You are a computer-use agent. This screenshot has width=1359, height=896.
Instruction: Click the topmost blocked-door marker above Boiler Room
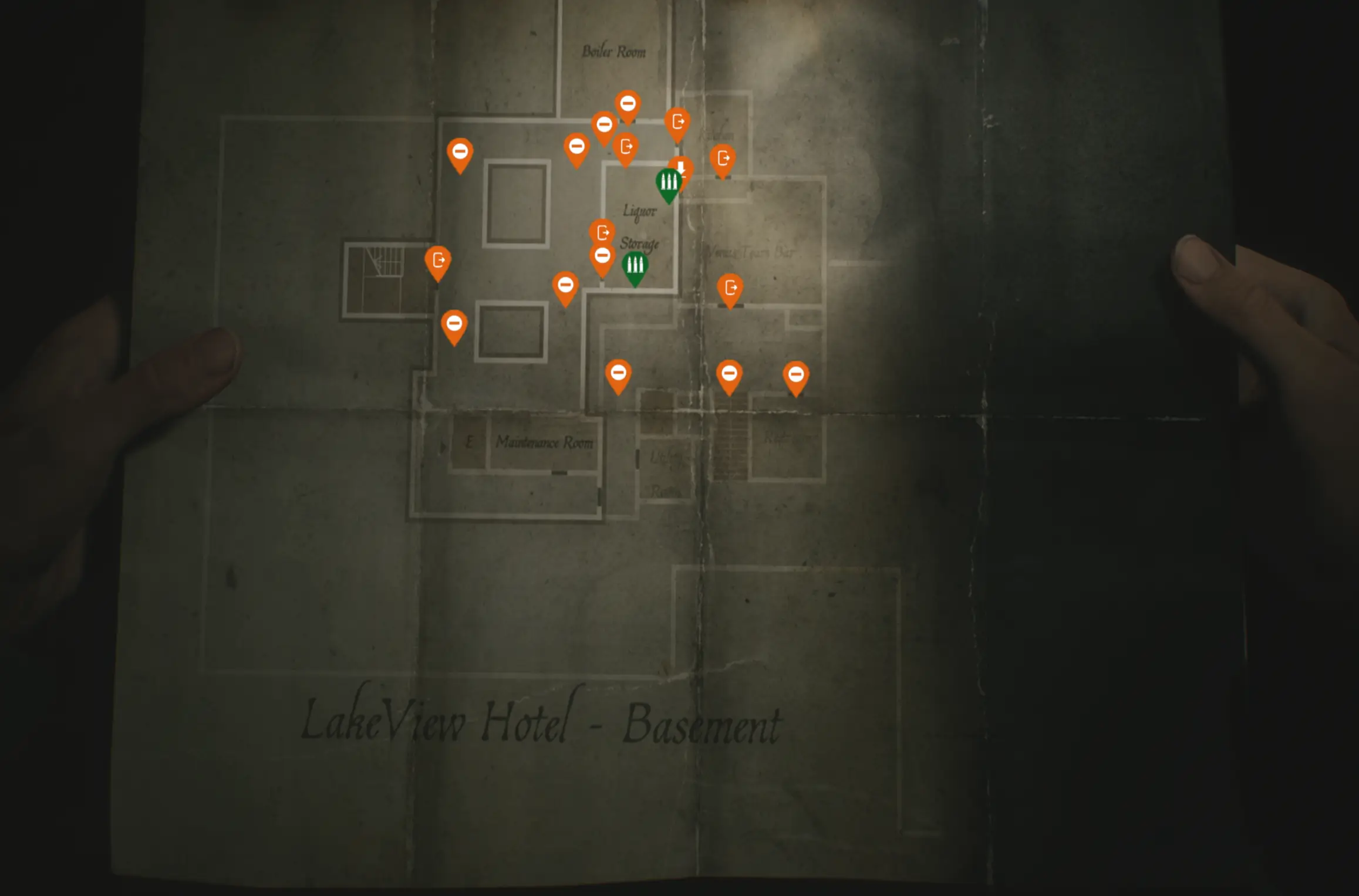click(x=628, y=103)
